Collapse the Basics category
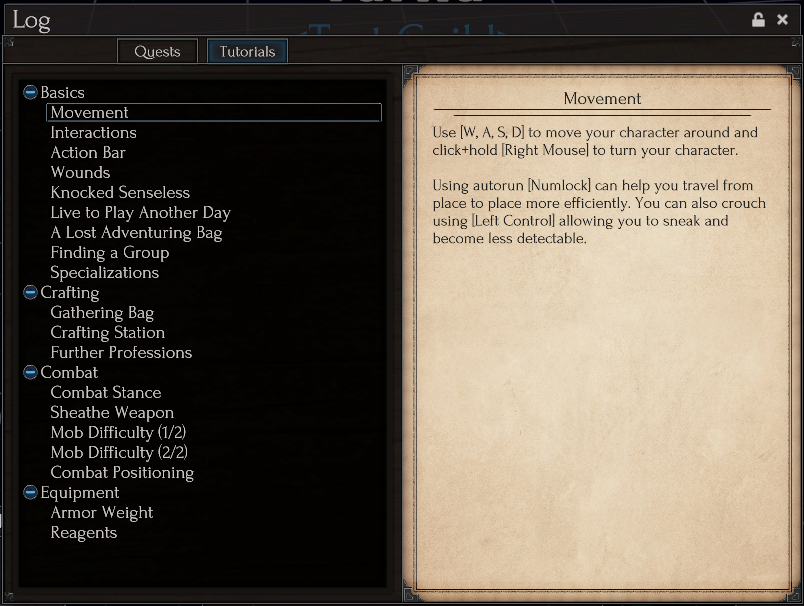The width and height of the screenshot is (804, 606). coord(30,93)
